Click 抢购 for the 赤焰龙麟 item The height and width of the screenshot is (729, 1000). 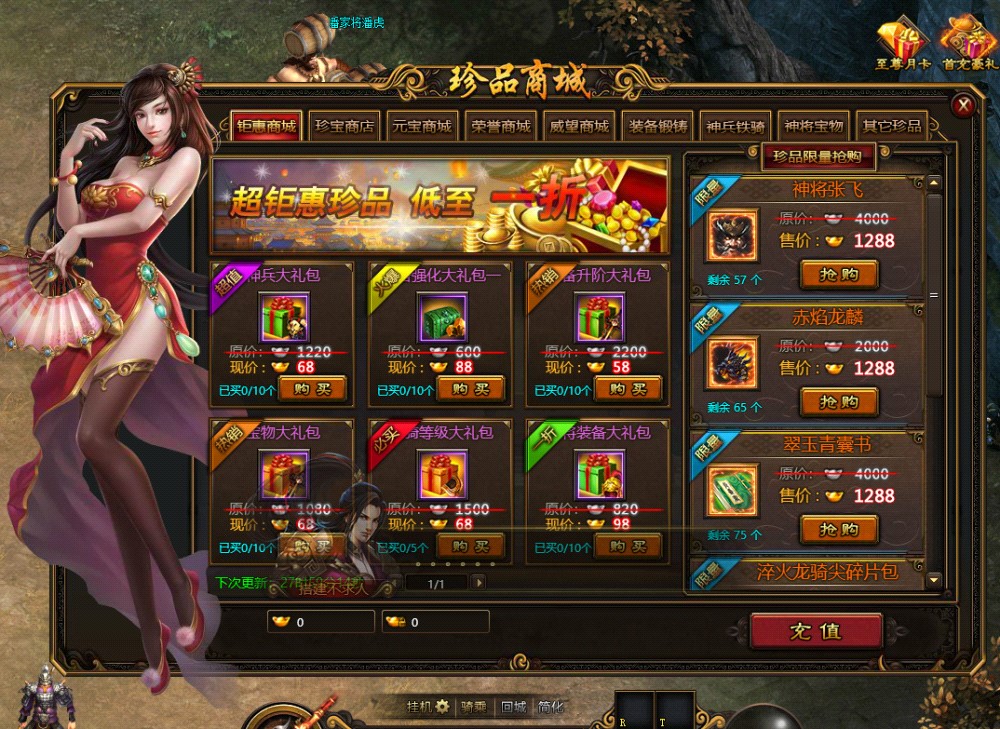838,402
